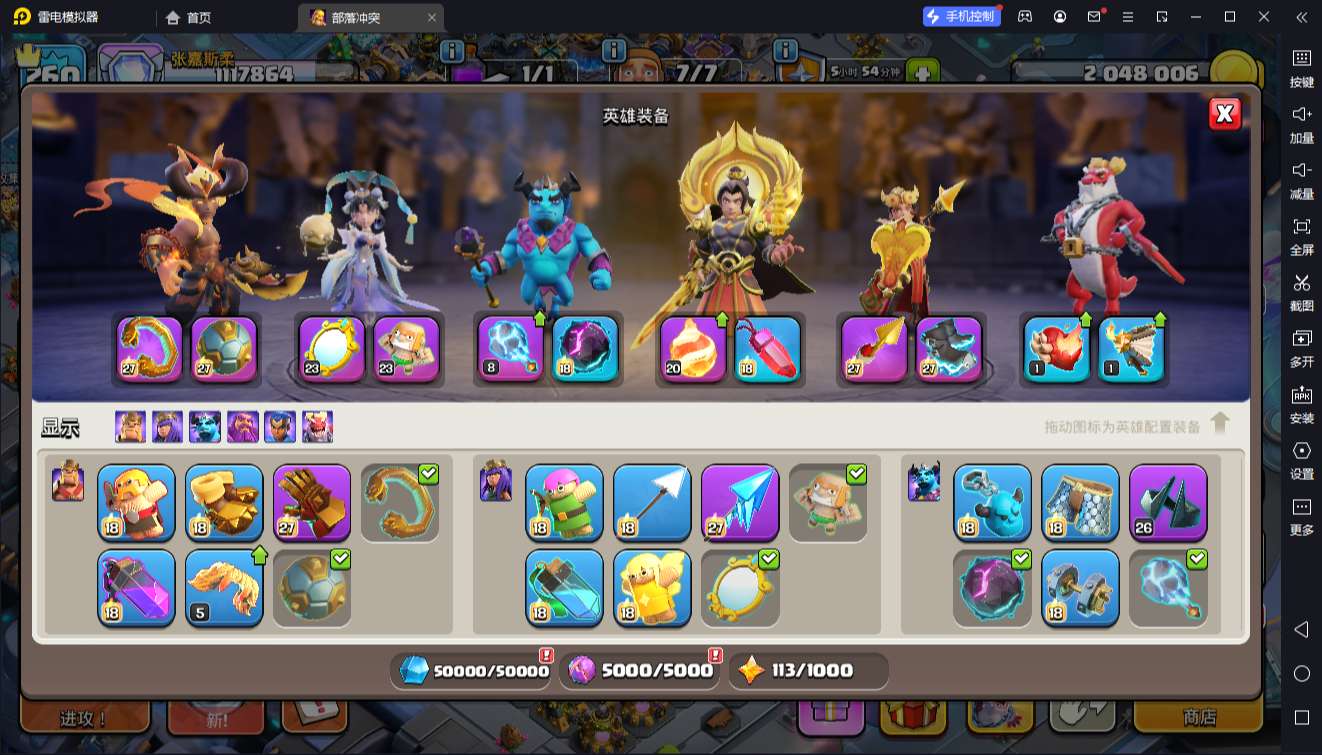Select the Archer Puppet equipment

564,502
